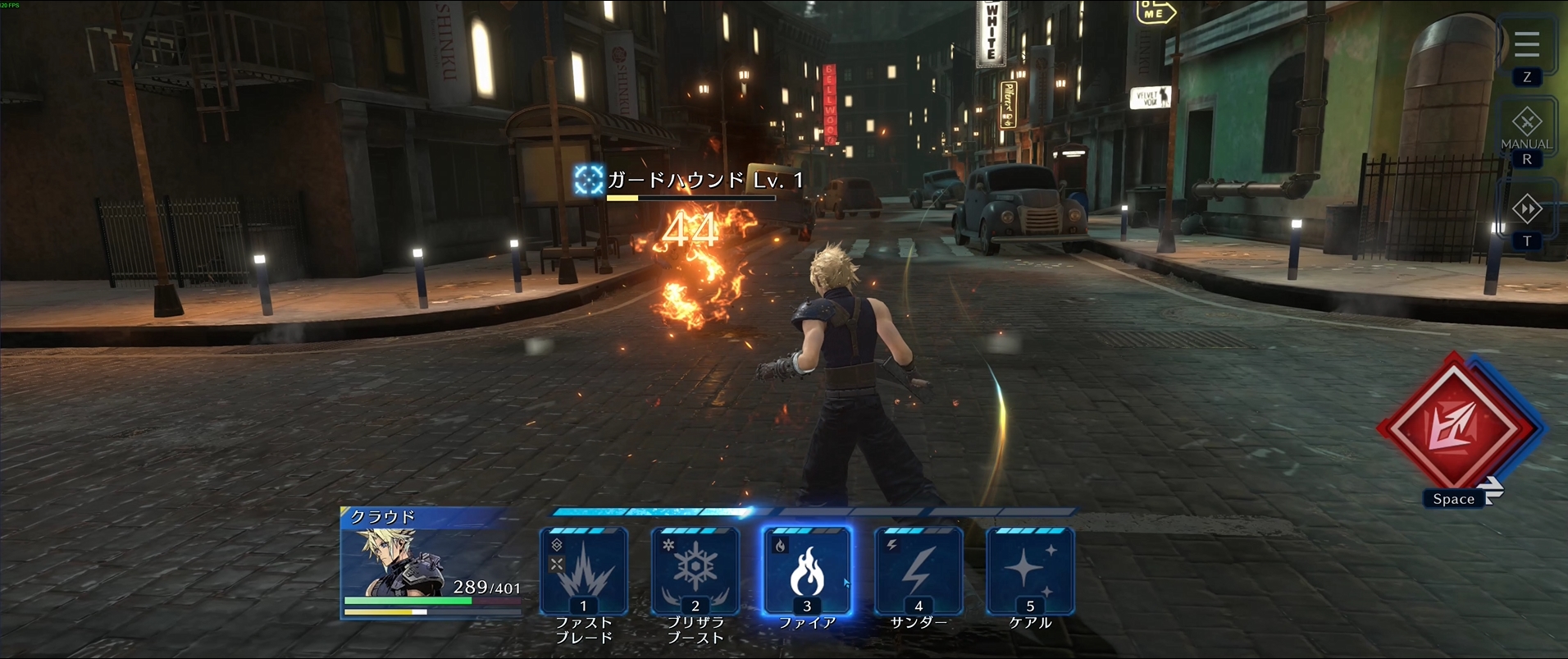Toggle the MANUAL battle mode
Viewport: 1568px width, 659px height.
click(x=1526, y=126)
